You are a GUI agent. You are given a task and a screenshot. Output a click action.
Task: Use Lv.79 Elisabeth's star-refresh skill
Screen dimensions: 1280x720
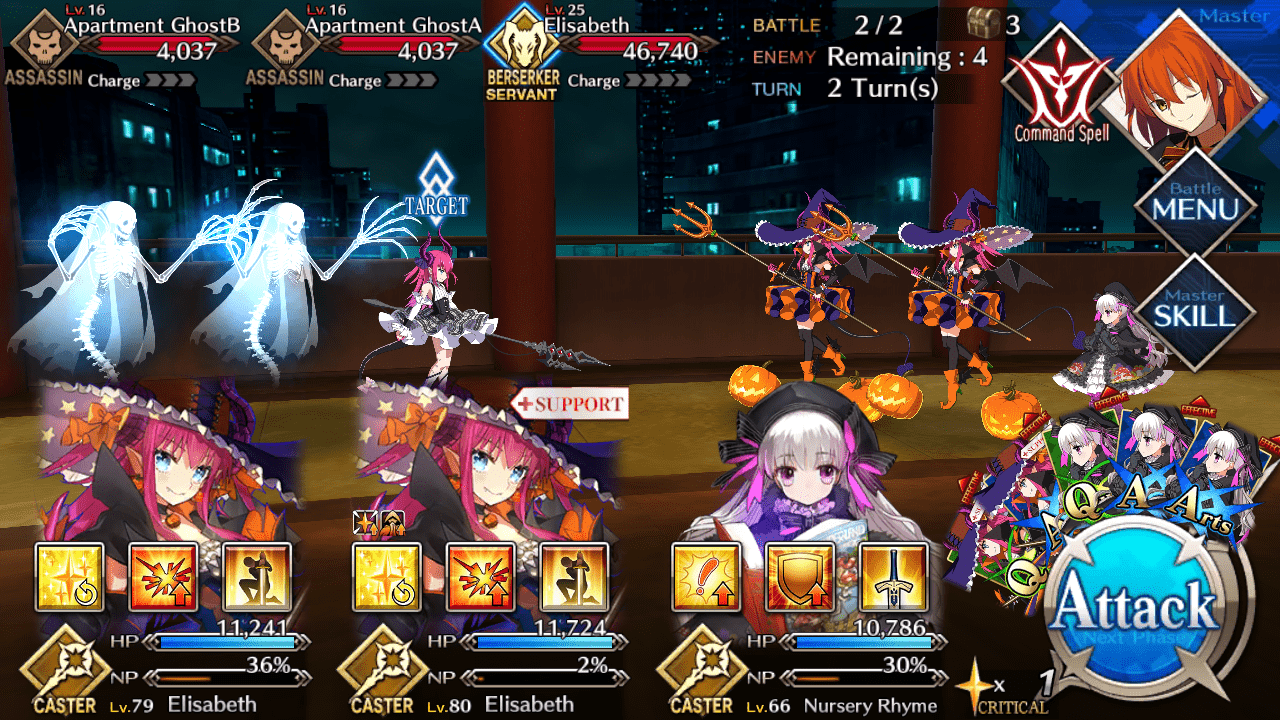(x=70, y=577)
